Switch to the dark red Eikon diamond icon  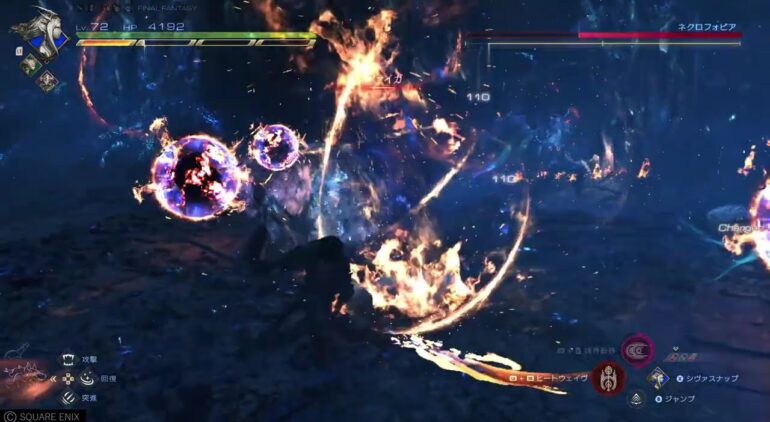pos(48,82)
